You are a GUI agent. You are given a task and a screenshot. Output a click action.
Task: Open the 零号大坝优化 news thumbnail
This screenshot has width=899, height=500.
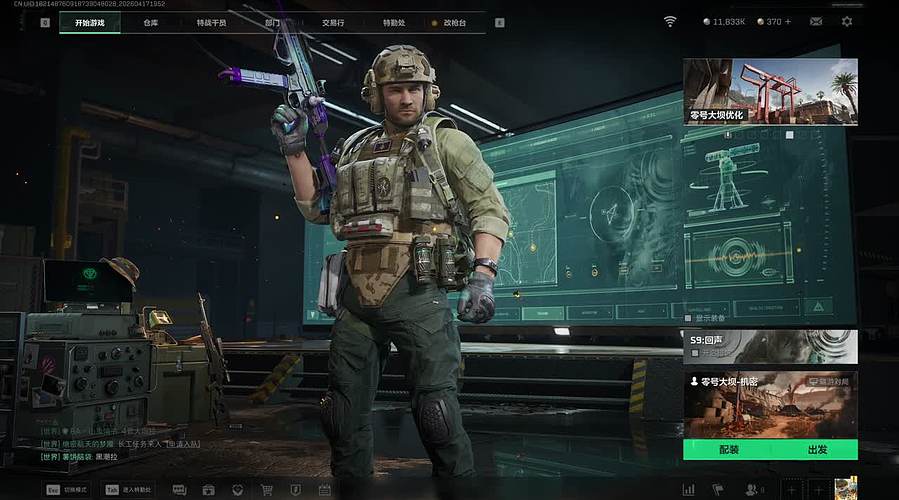pyautogui.click(x=770, y=91)
